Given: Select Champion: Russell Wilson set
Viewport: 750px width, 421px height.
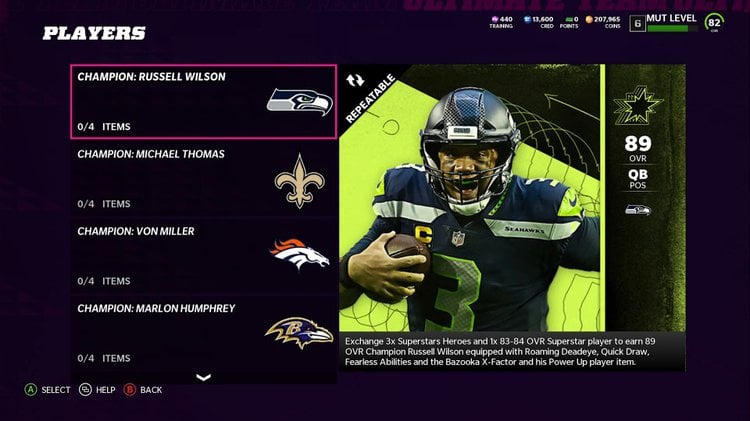Looking at the screenshot, I should 204,102.
